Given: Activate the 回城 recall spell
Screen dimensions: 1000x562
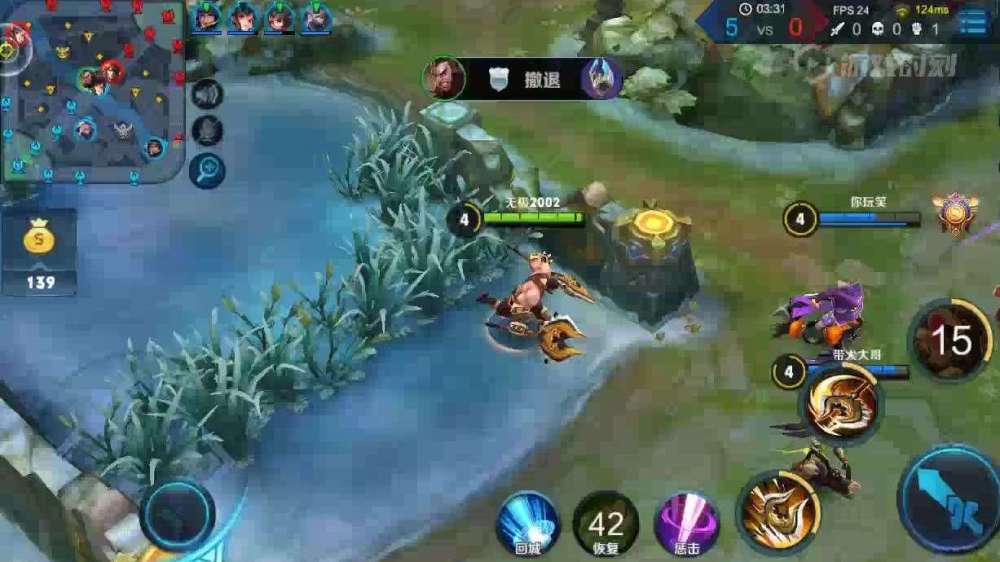Looking at the screenshot, I should pyautogui.click(x=527, y=524).
